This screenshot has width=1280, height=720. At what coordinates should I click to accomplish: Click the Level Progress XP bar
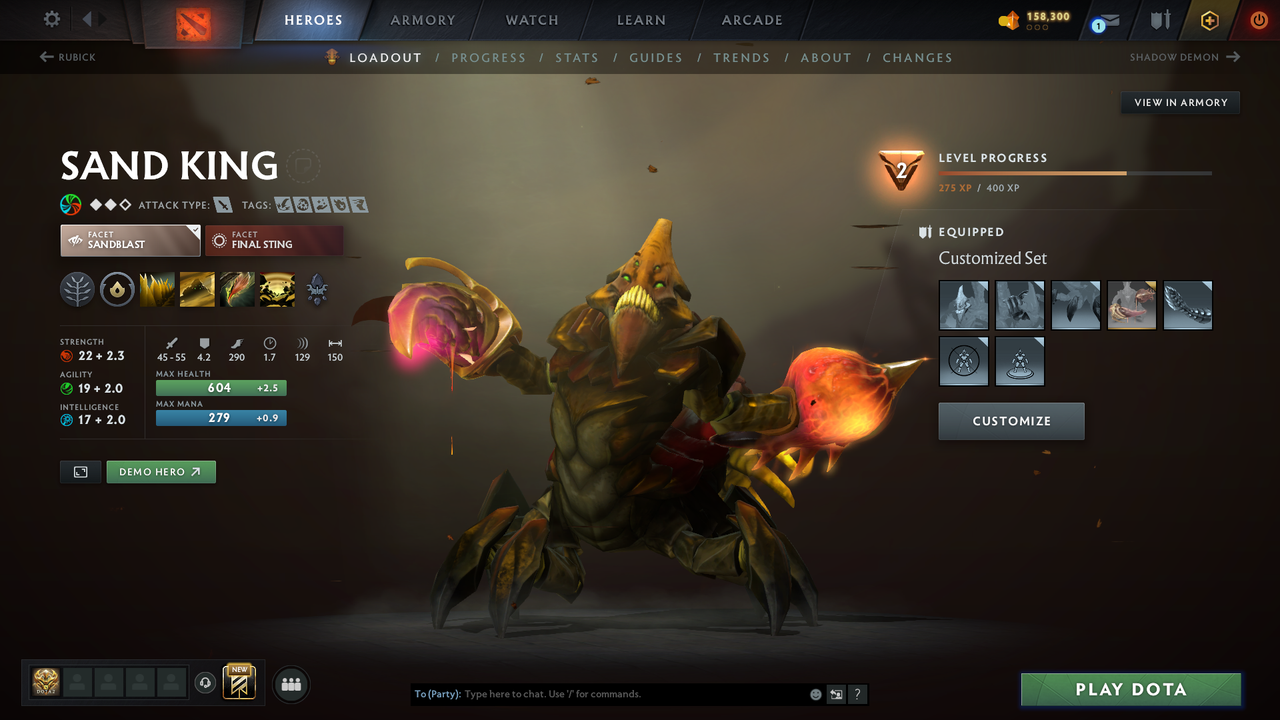pos(1075,172)
